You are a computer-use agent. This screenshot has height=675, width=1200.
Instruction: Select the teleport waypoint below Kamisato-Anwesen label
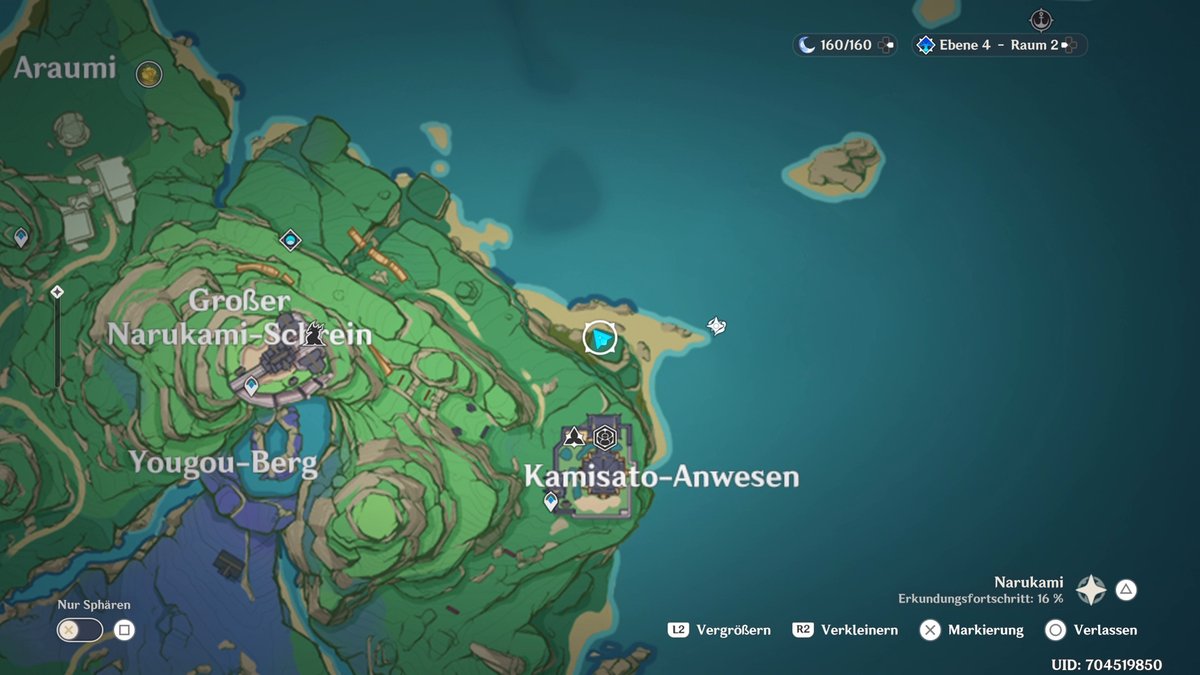pyautogui.click(x=550, y=501)
